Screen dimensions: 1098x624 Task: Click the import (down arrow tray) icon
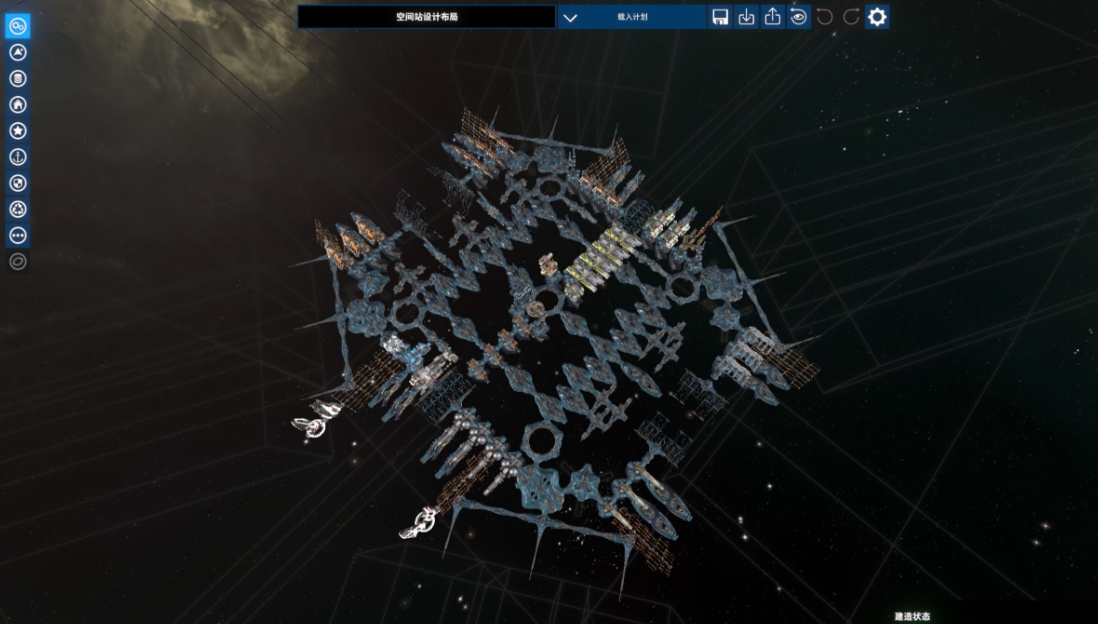point(746,17)
